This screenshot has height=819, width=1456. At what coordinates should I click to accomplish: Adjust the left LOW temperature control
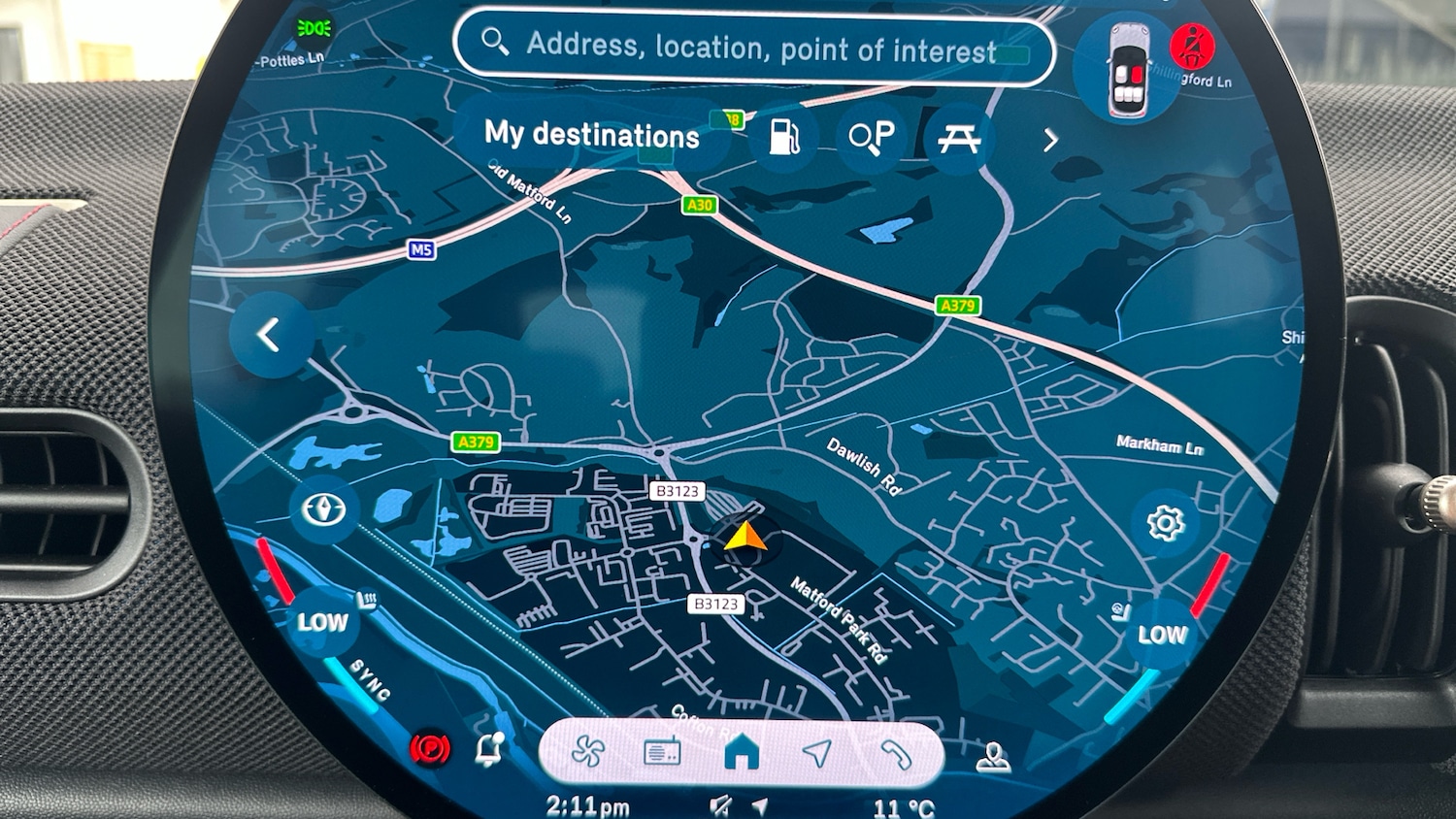tap(322, 621)
